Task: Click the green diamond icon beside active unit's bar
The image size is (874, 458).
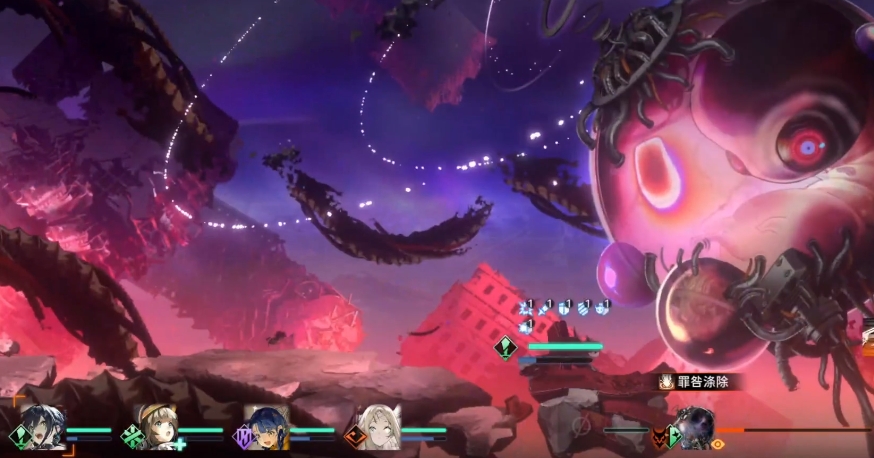Action: (x=505, y=348)
